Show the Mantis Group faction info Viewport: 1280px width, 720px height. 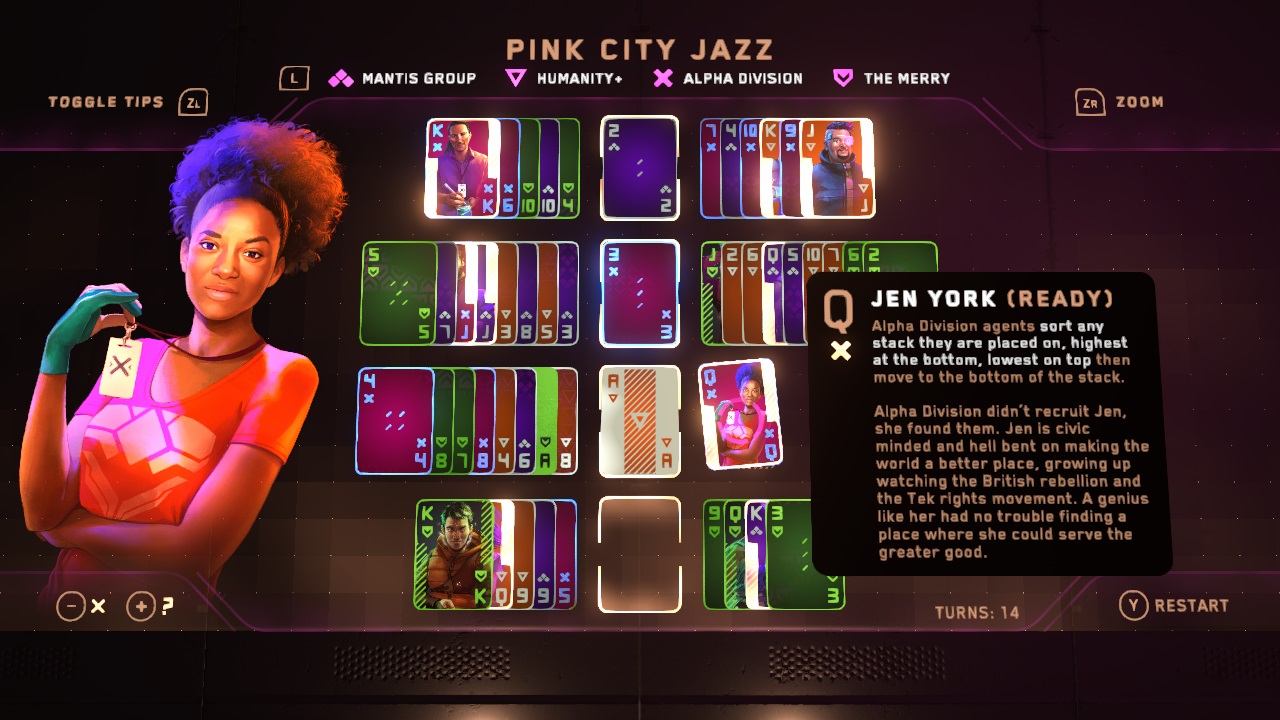[x=403, y=78]
